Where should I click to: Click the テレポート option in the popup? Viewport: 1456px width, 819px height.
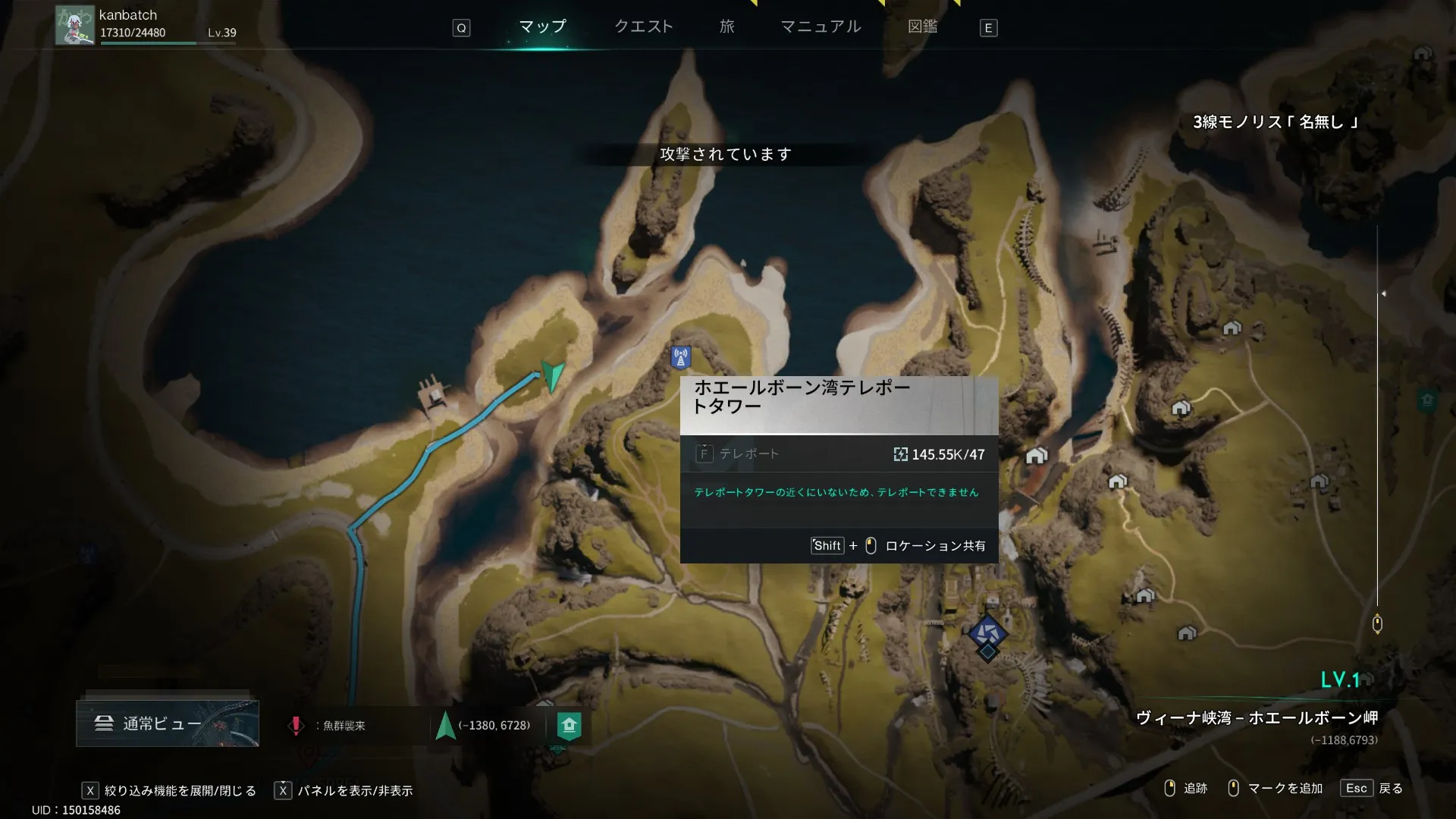click(x=748, y=454)
